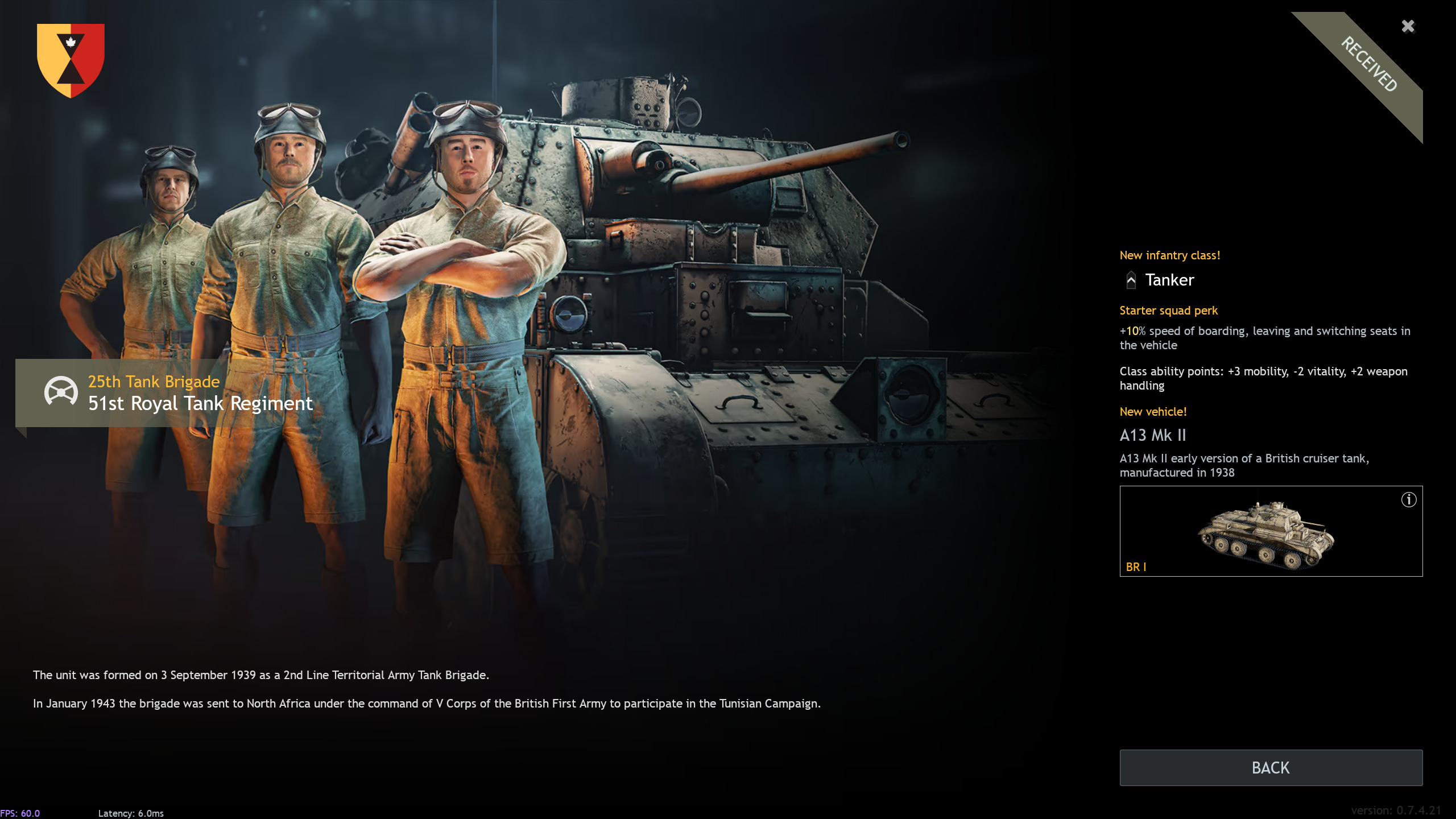Open info for the A13 Mk II
1456x819 pixels.
coord(1408,500)
